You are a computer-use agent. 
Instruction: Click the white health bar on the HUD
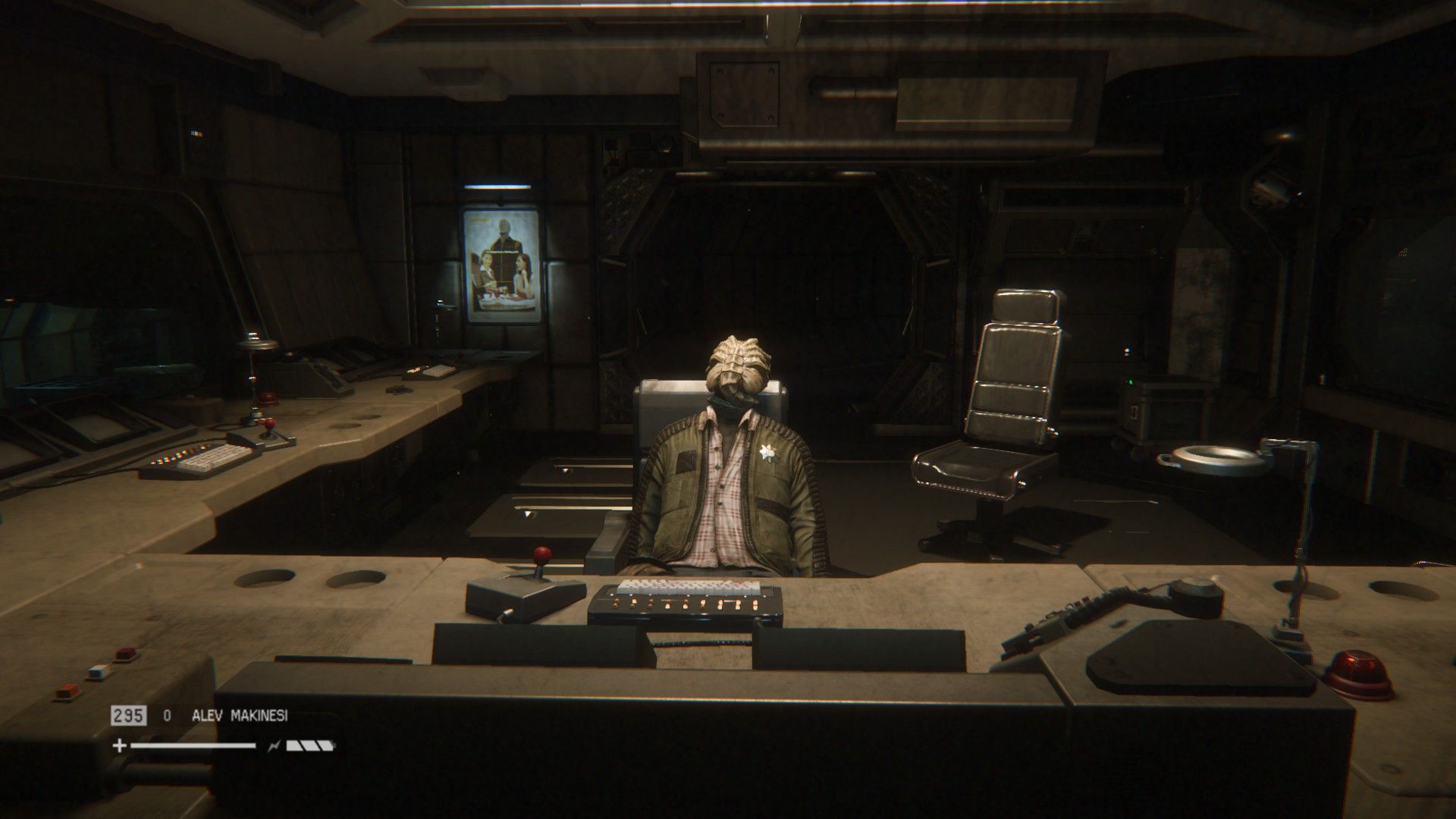click(x=193, y=745)
